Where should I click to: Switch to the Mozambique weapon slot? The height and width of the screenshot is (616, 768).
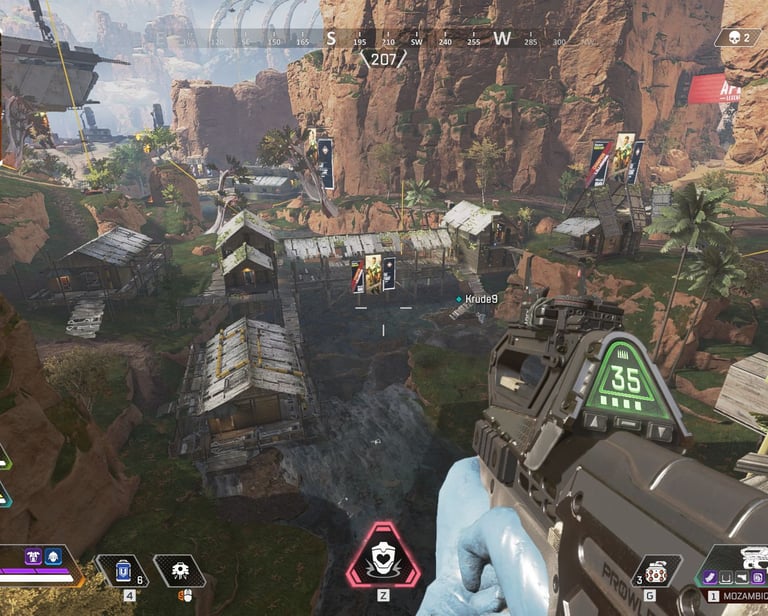coord(742,596)
